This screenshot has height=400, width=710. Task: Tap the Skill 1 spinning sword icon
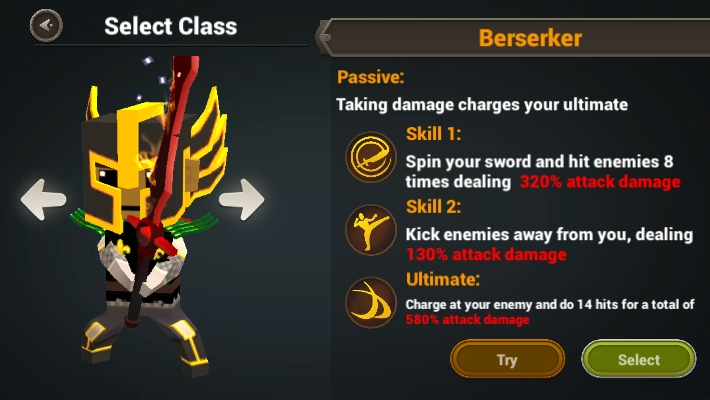(x=370, y=158)
